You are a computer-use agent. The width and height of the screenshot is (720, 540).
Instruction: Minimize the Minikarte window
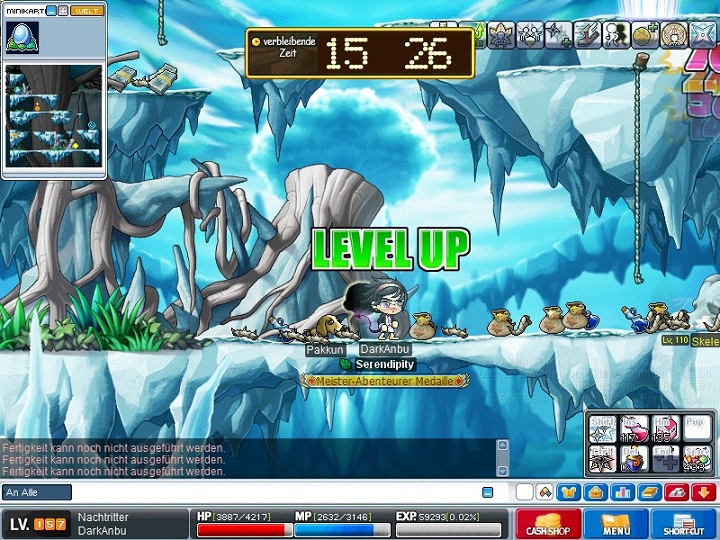pyautogui.click(x=52, y=10)
